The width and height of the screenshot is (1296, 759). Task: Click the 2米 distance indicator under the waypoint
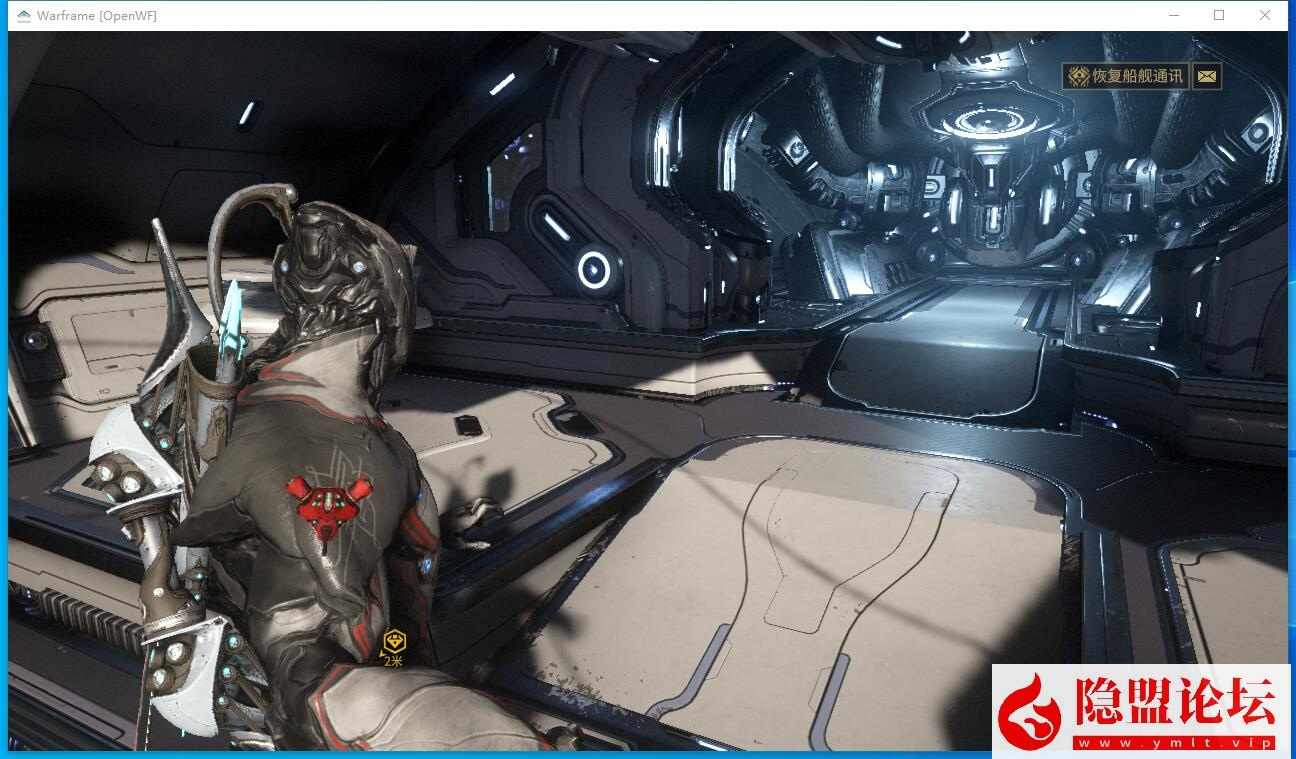coord(393,660)
